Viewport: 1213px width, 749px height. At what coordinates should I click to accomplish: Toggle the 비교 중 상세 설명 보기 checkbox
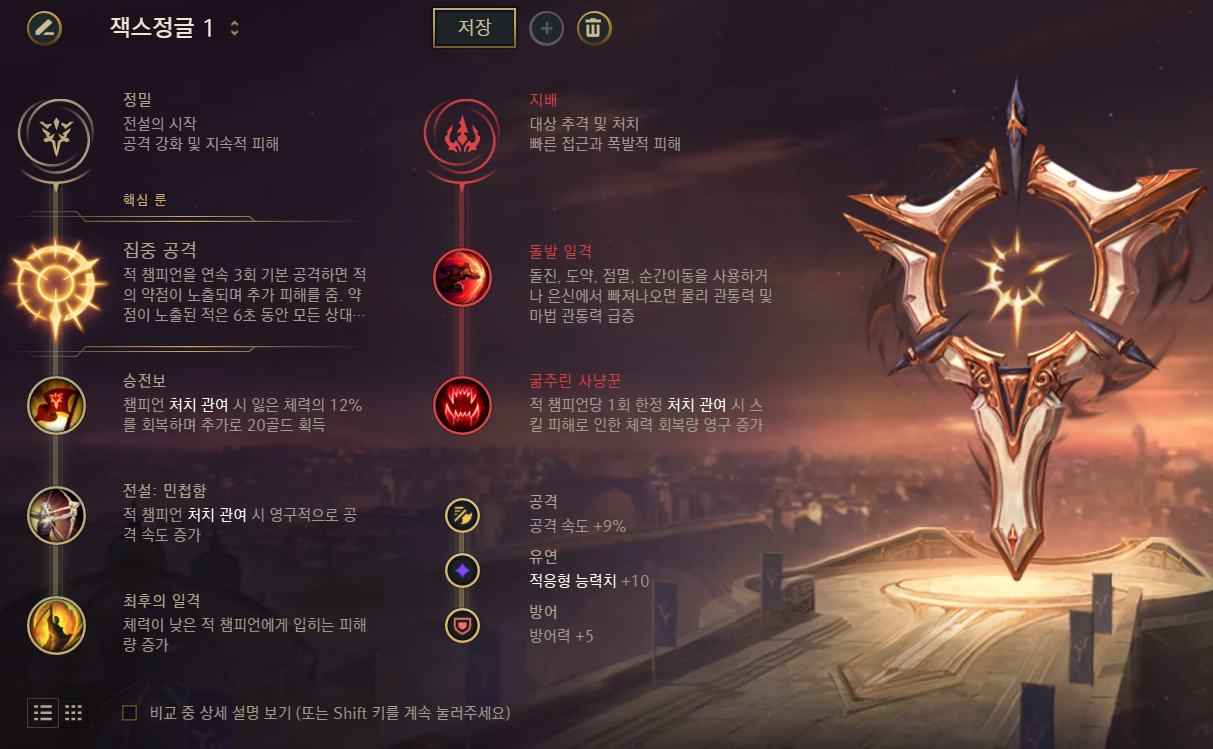129,713
